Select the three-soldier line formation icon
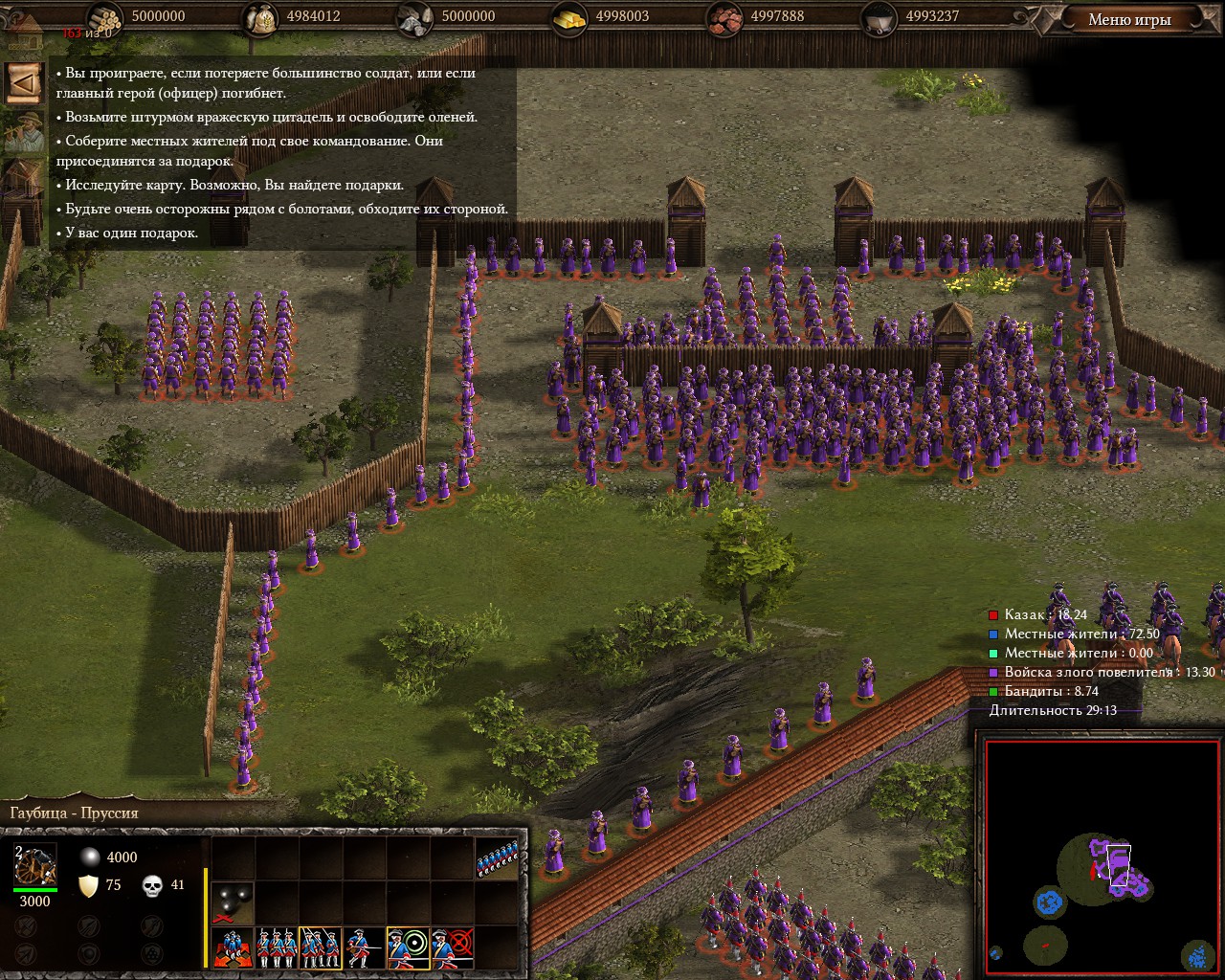 (275, 947)
